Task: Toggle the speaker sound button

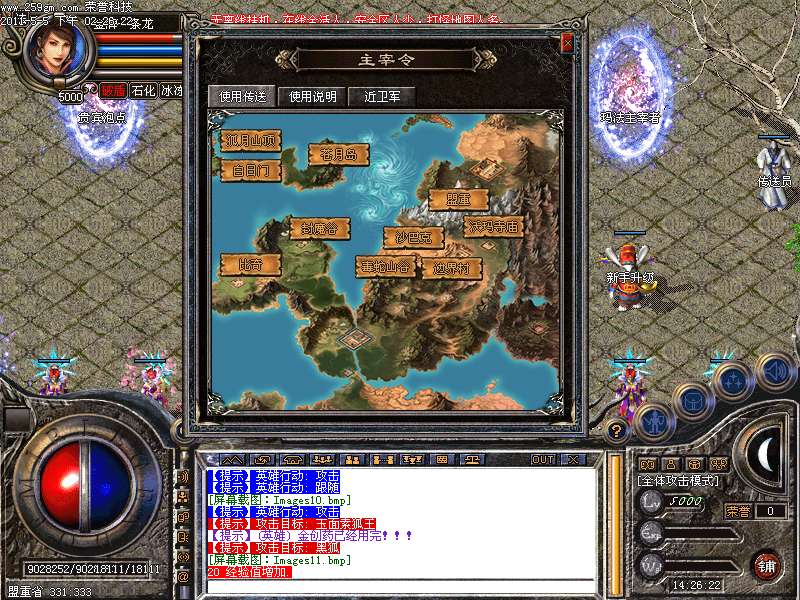Action: 774,370
